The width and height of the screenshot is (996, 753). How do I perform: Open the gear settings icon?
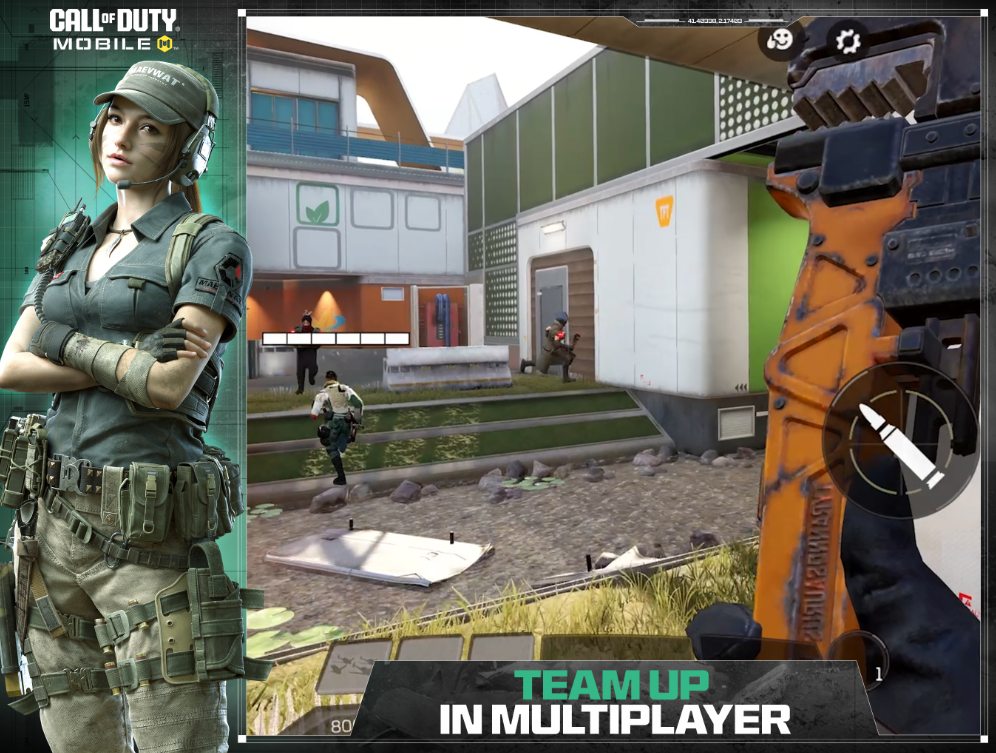click(x=848, y=41)
